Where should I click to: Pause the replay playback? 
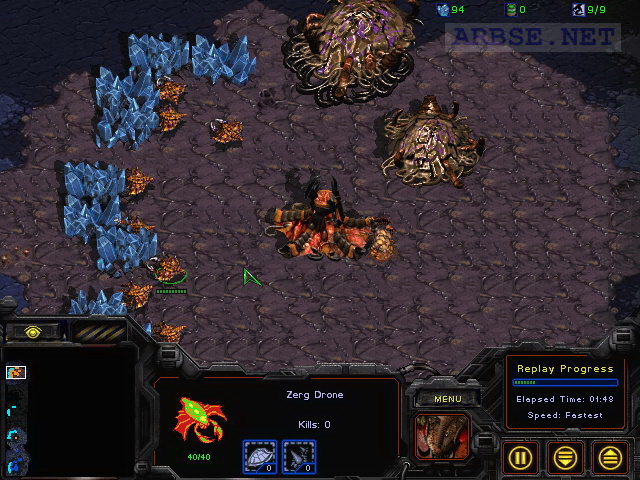(x=521, y=458)
